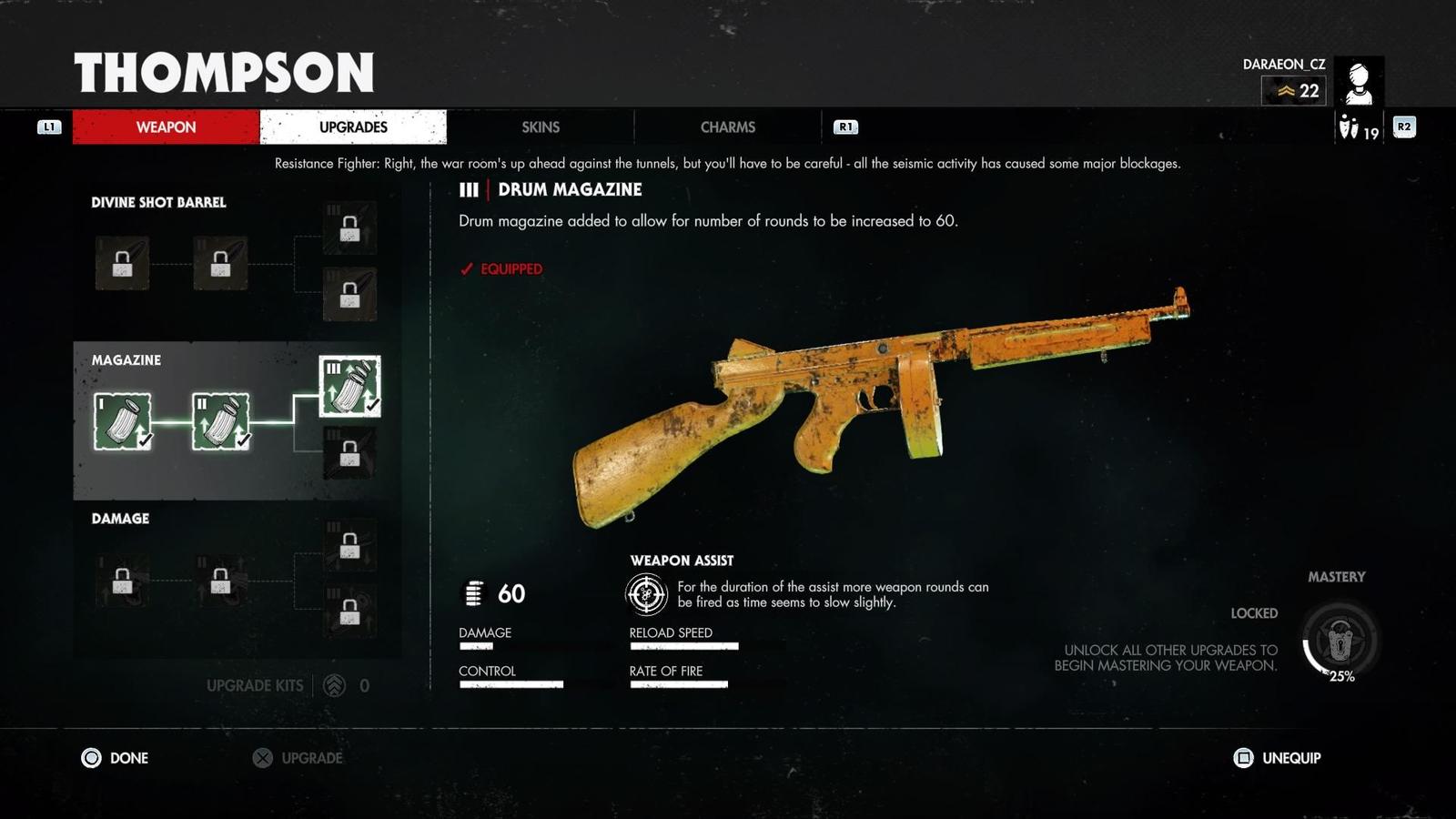Select the Weapon Assist crosshair icon
The width and height of the screenshot is (1456, 819).
pos(647,594)
